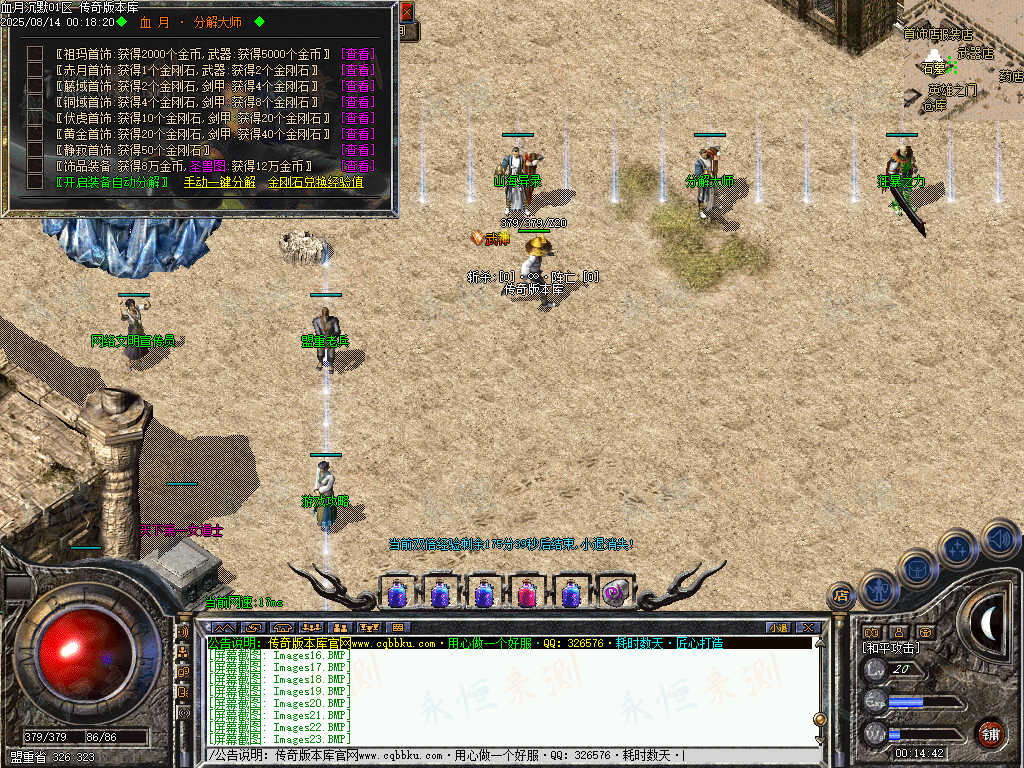Image resolution: width=1024 pixels, height=768 pixels.
Task: Open the bag inventory round button
Action: 916,568
